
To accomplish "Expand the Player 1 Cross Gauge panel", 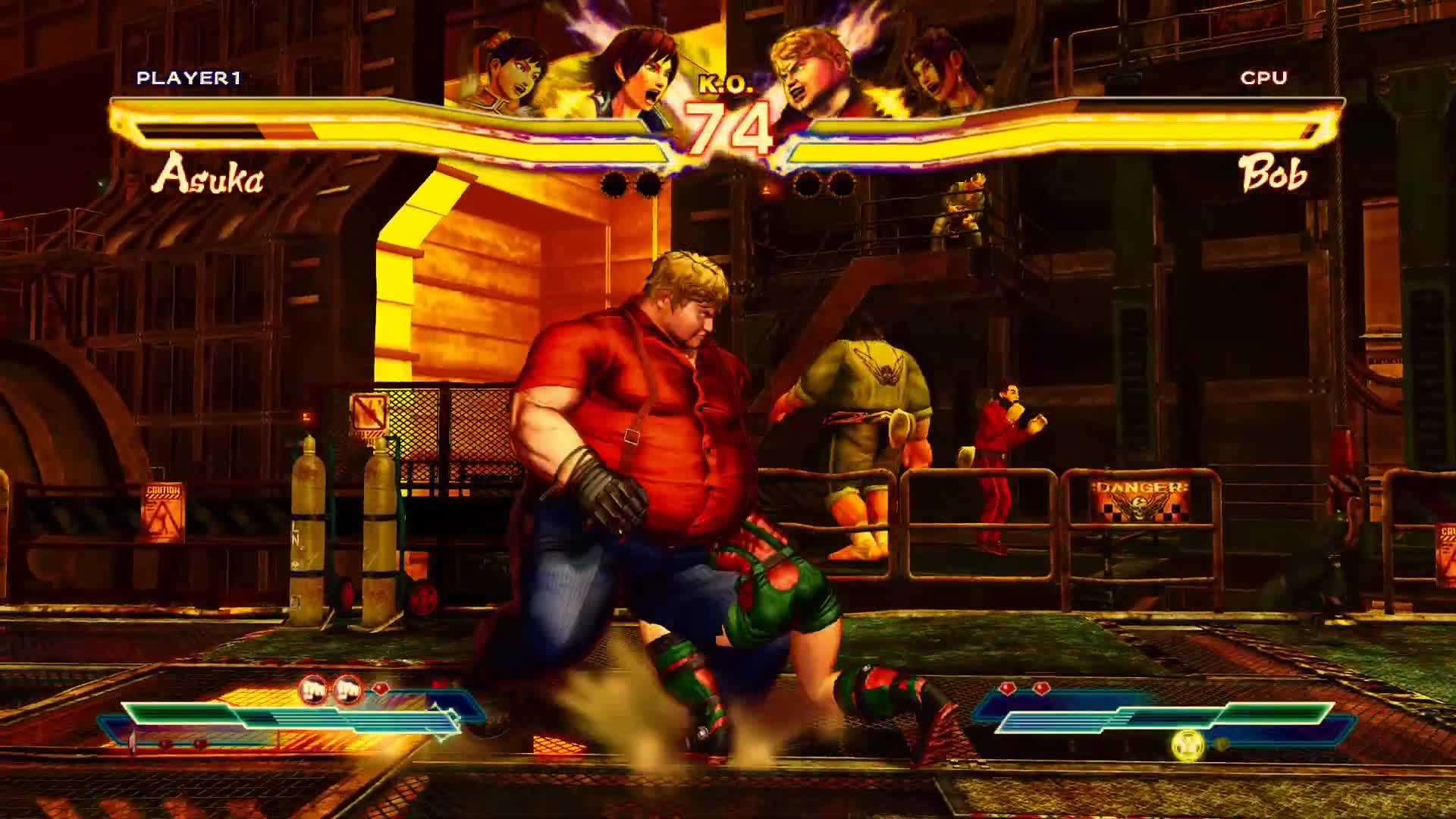I will click(303, 720).
